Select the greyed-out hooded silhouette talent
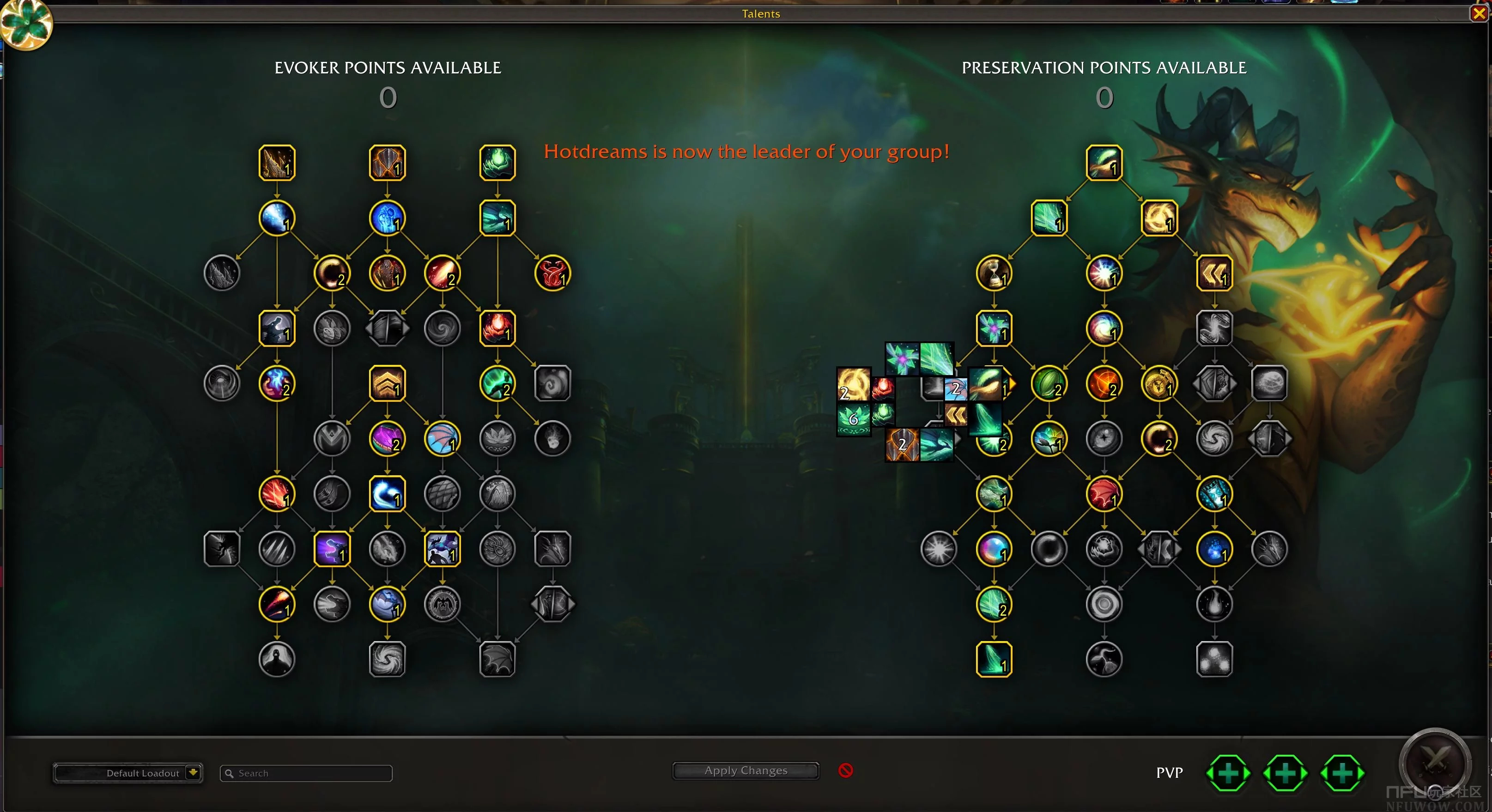Screen dimensions: 1492x812 (x=277, y=659)
